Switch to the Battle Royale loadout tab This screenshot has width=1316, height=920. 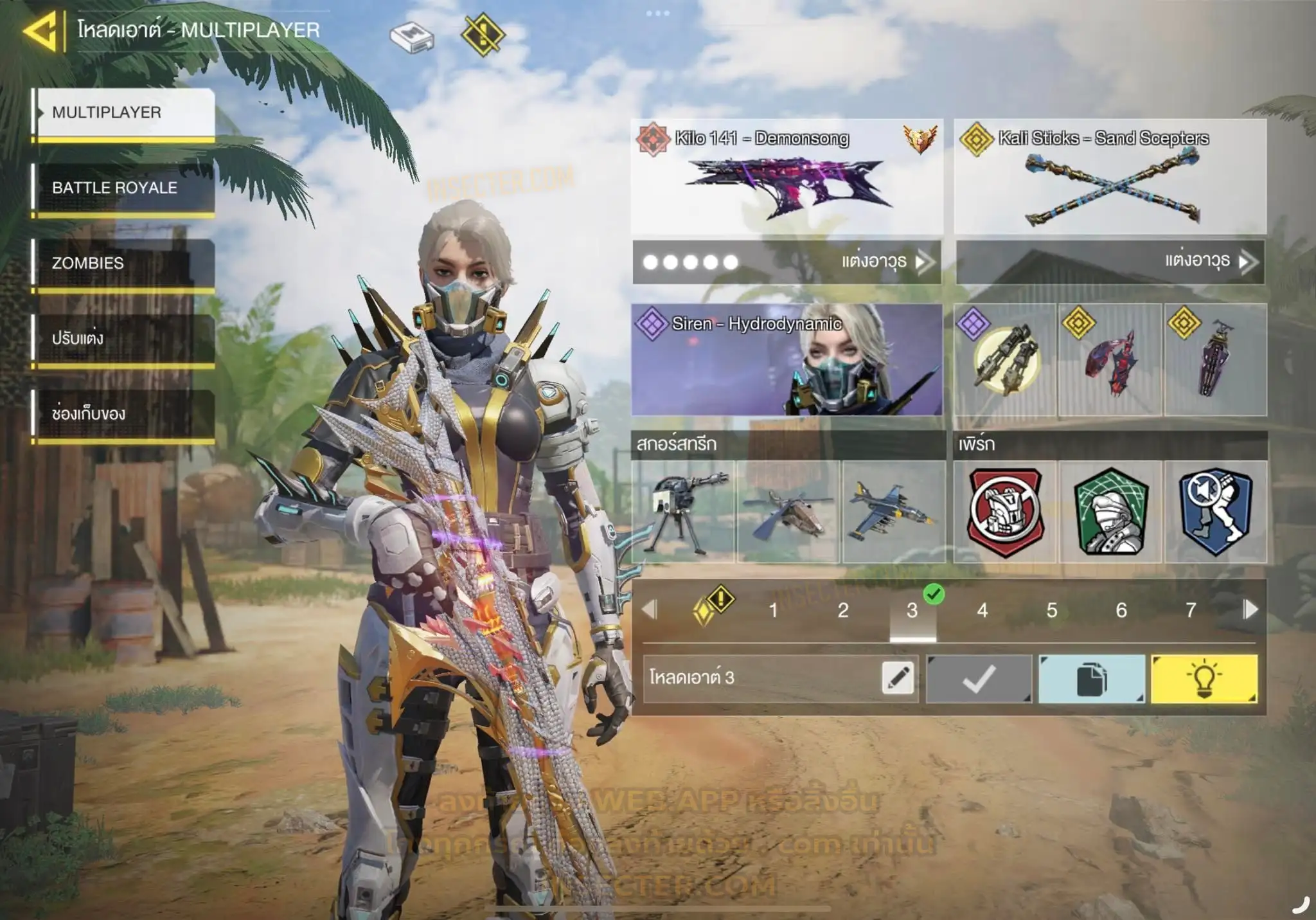(123, 188)
